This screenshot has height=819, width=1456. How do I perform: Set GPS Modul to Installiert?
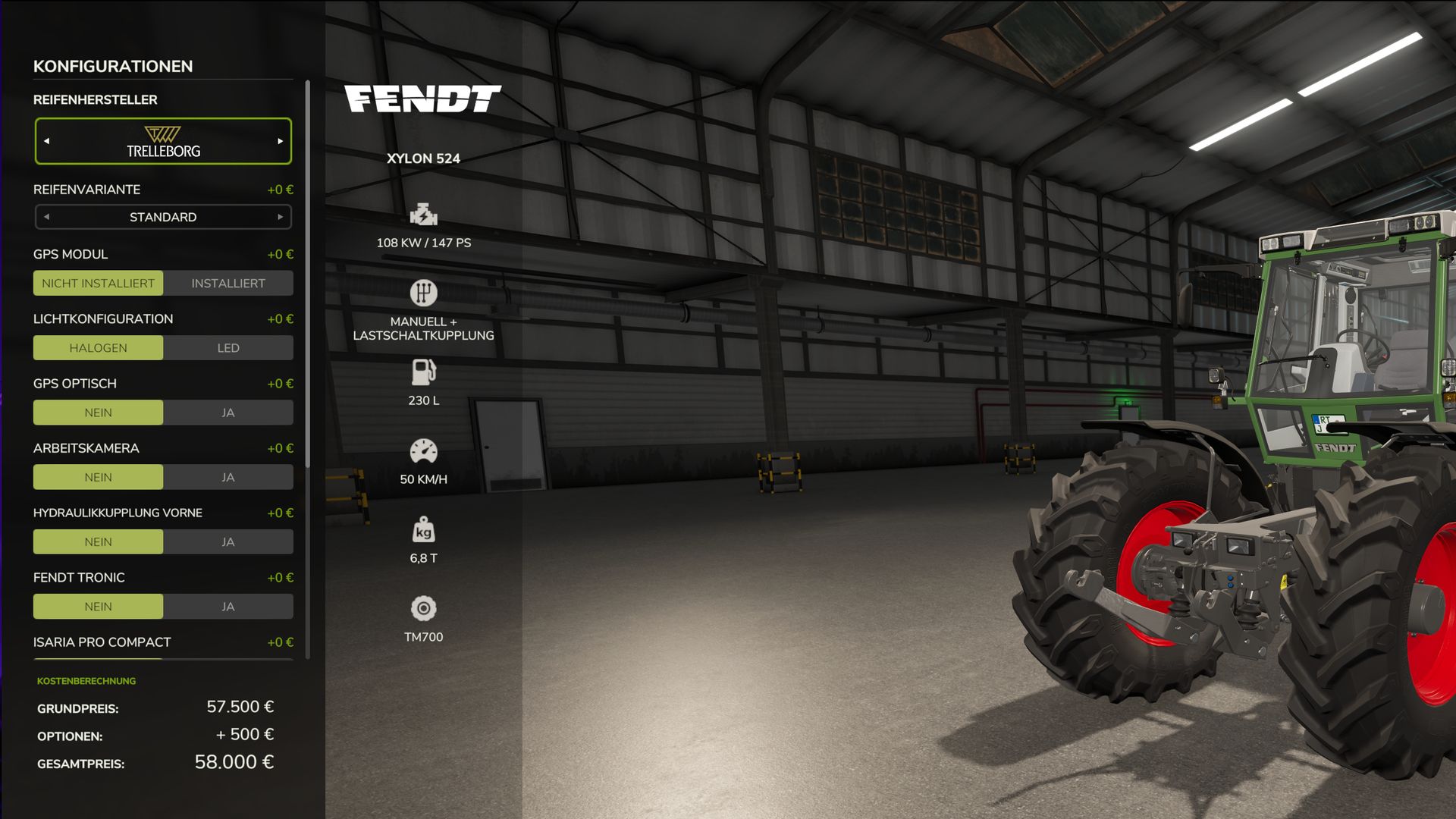(227, 283)
